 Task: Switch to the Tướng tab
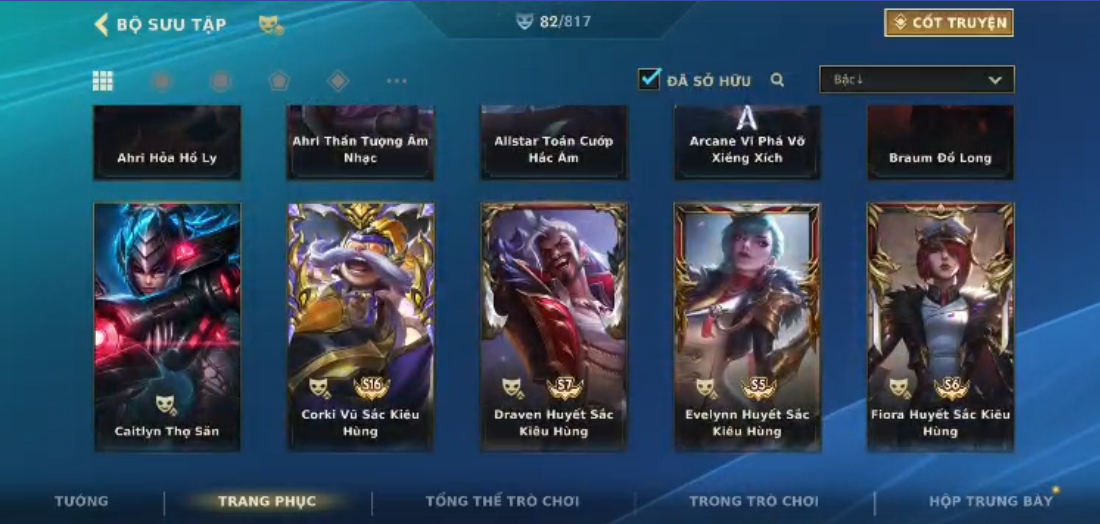pos(82,501)
